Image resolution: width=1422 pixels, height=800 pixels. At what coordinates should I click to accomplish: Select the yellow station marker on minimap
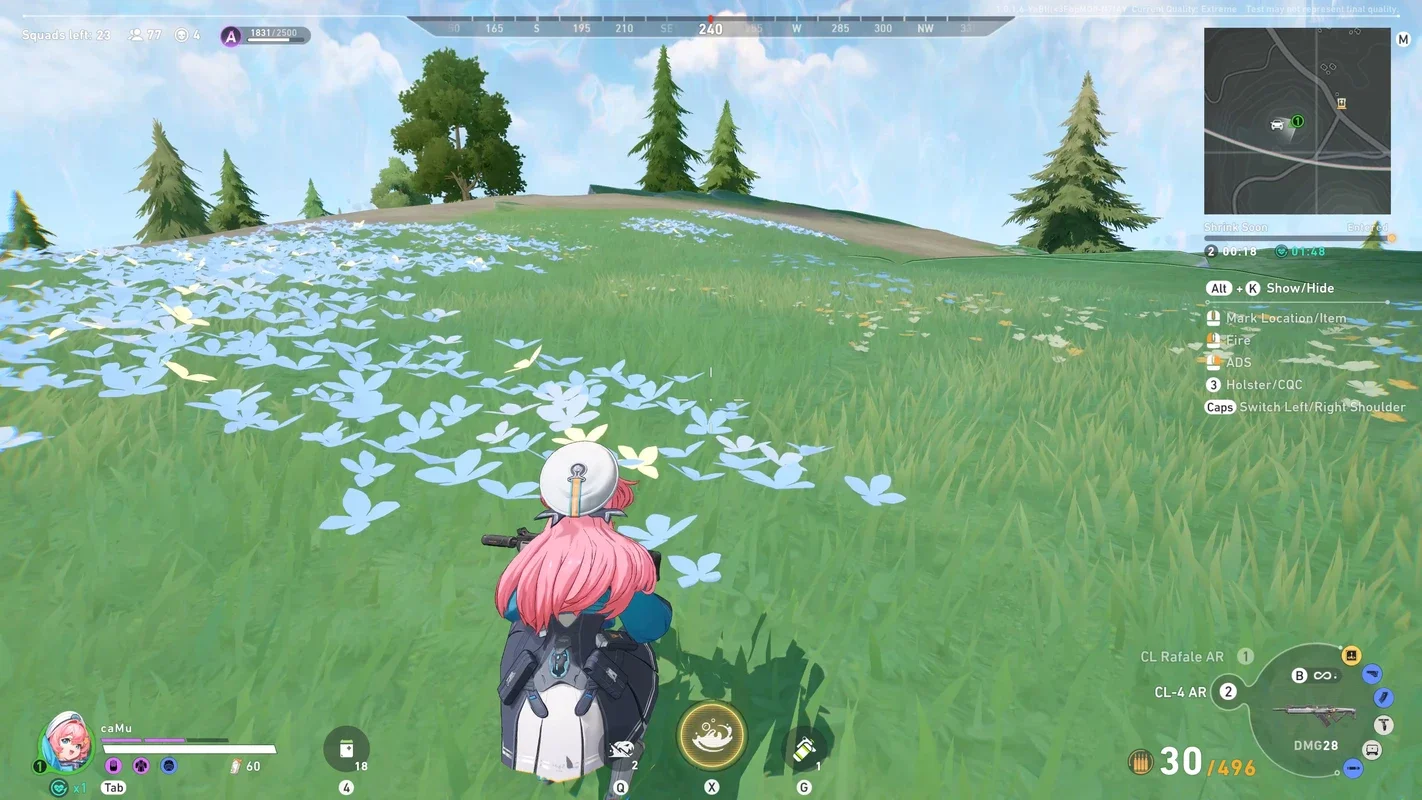tap(1341, 103)
